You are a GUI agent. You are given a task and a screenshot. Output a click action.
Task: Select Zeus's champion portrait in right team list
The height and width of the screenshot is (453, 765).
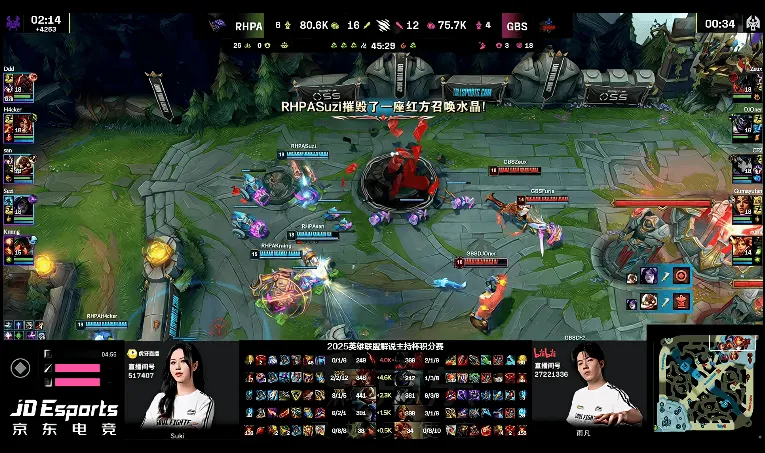coord(744,87)
